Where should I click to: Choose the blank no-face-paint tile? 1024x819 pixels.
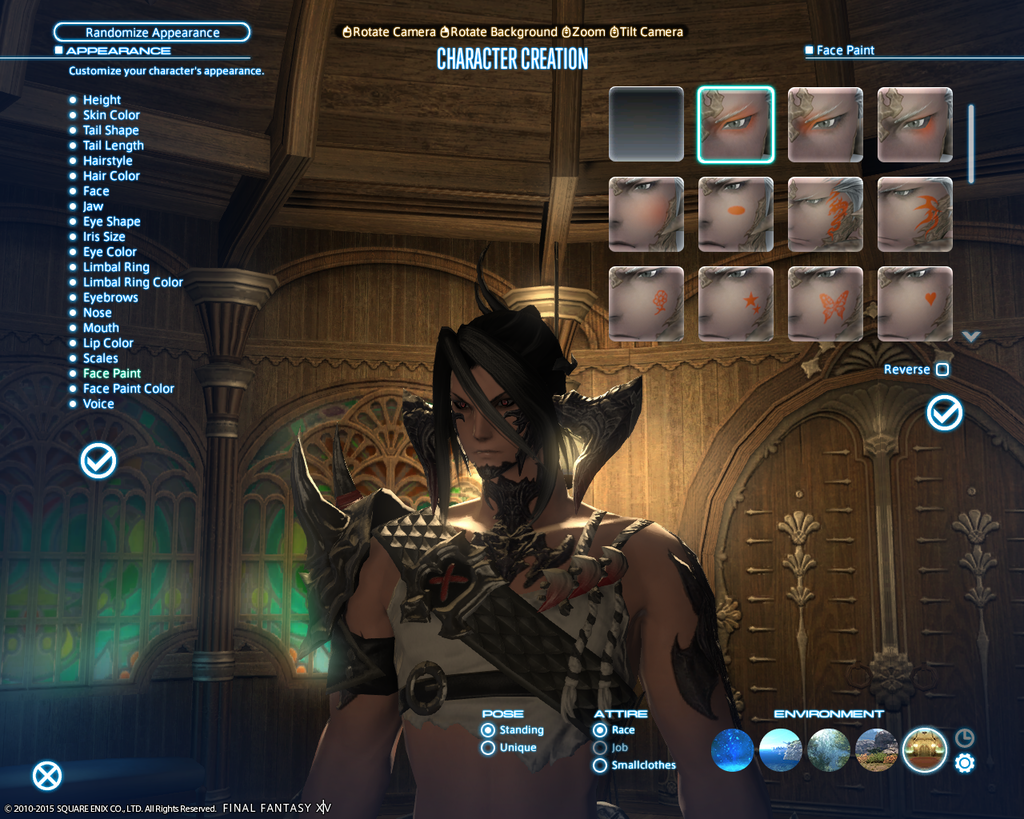[x=646, y=124]
